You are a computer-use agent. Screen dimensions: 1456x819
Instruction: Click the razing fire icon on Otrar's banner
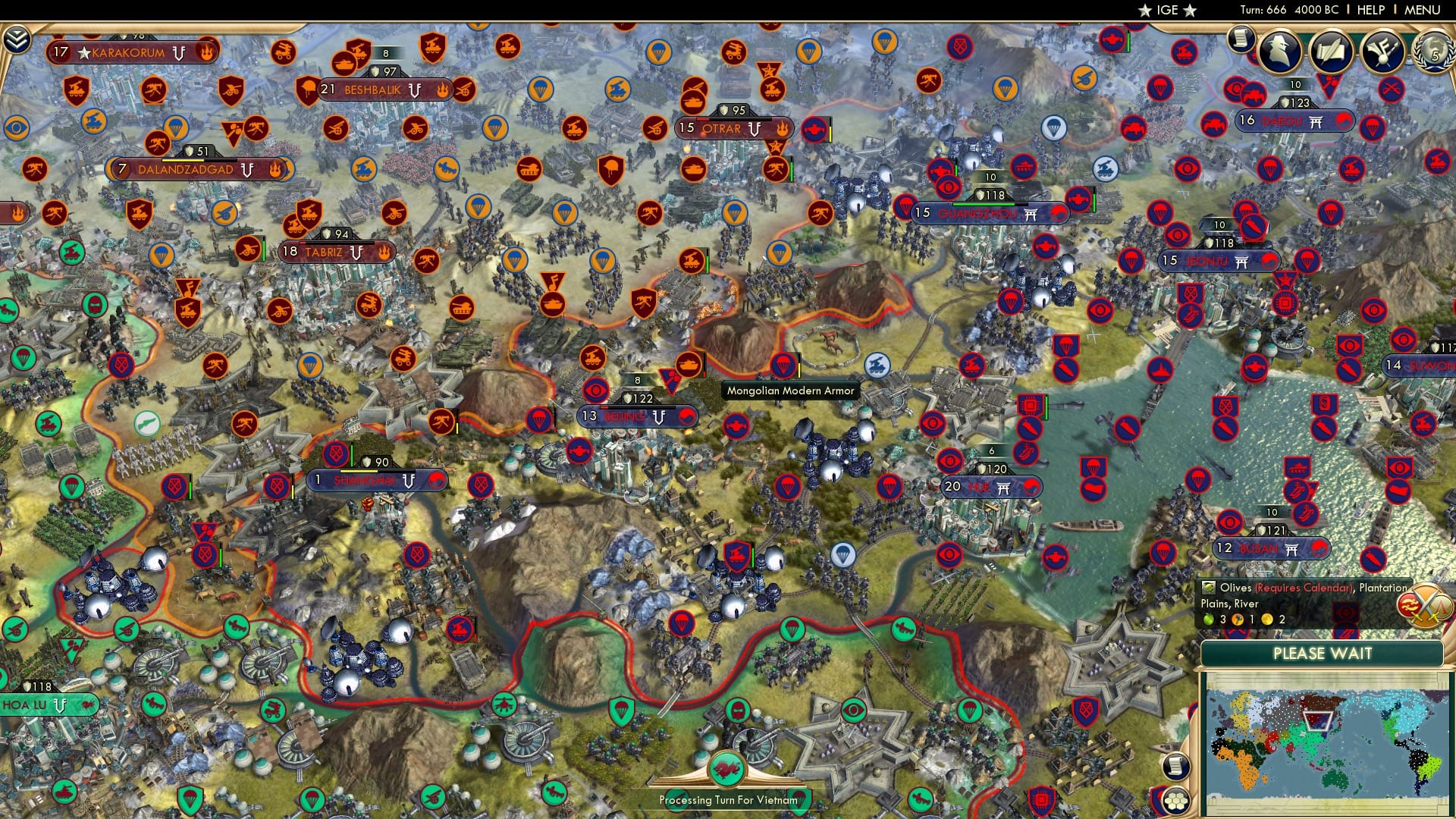[x=780, y=129]
